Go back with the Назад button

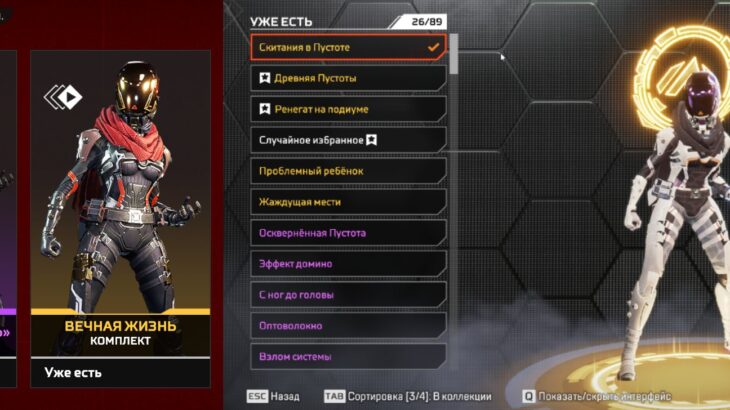[273, 397]
